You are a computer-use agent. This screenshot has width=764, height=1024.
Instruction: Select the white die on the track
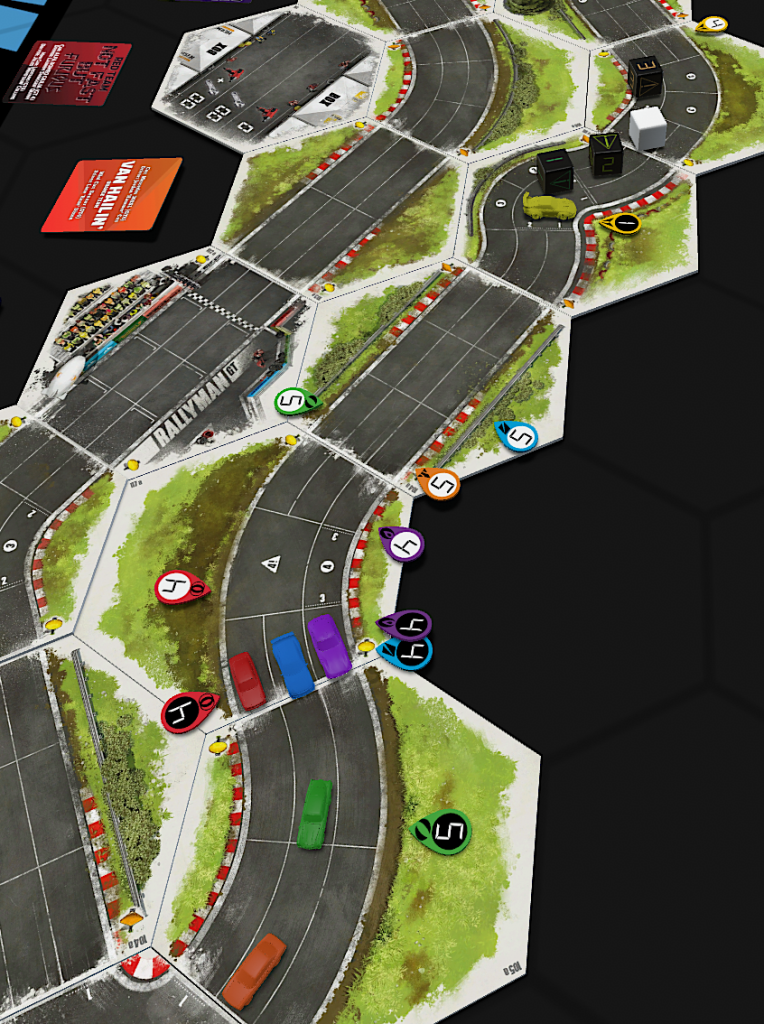pos(648,128)
